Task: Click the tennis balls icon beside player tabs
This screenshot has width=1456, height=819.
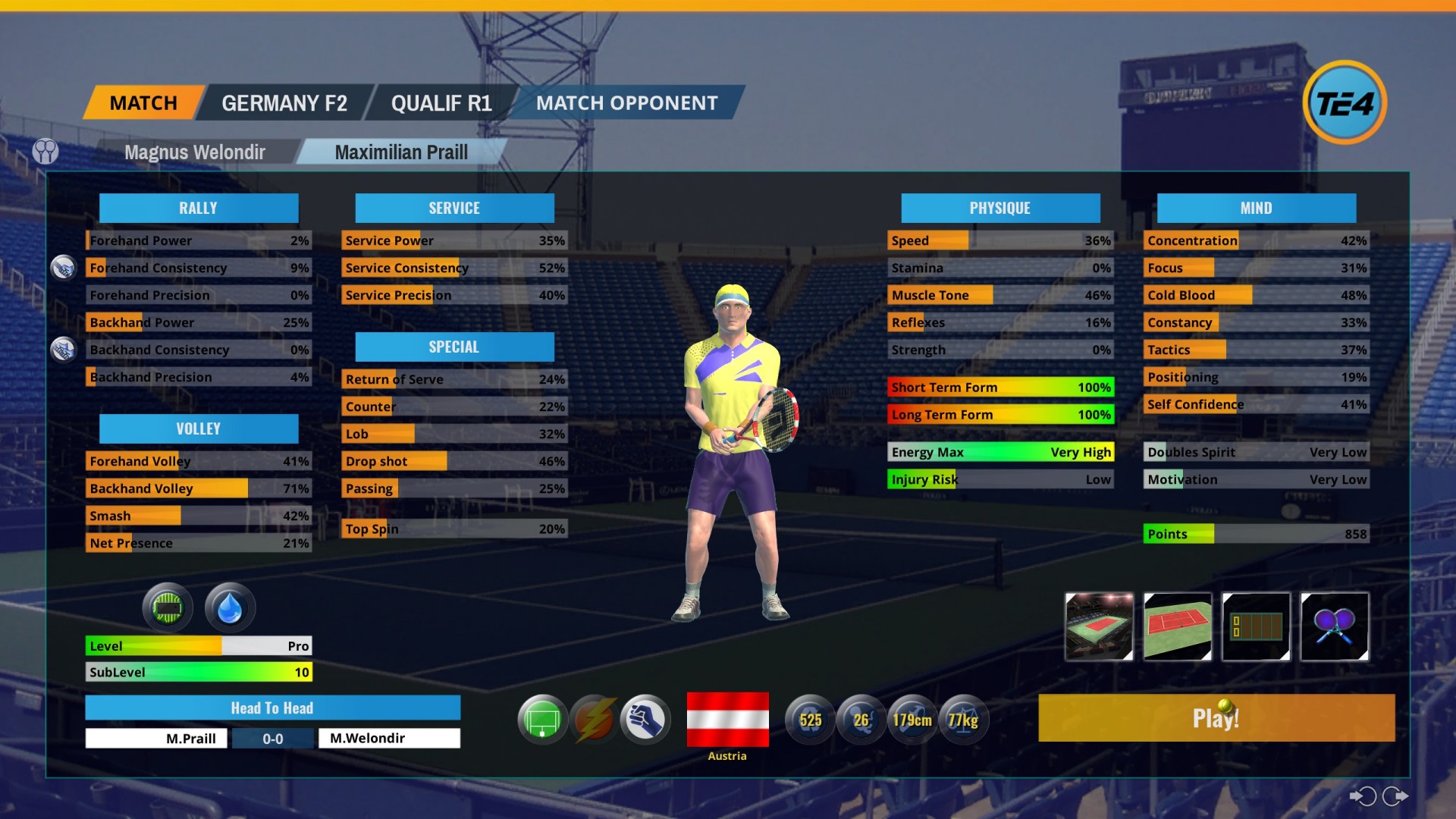Action: point(45,152)
